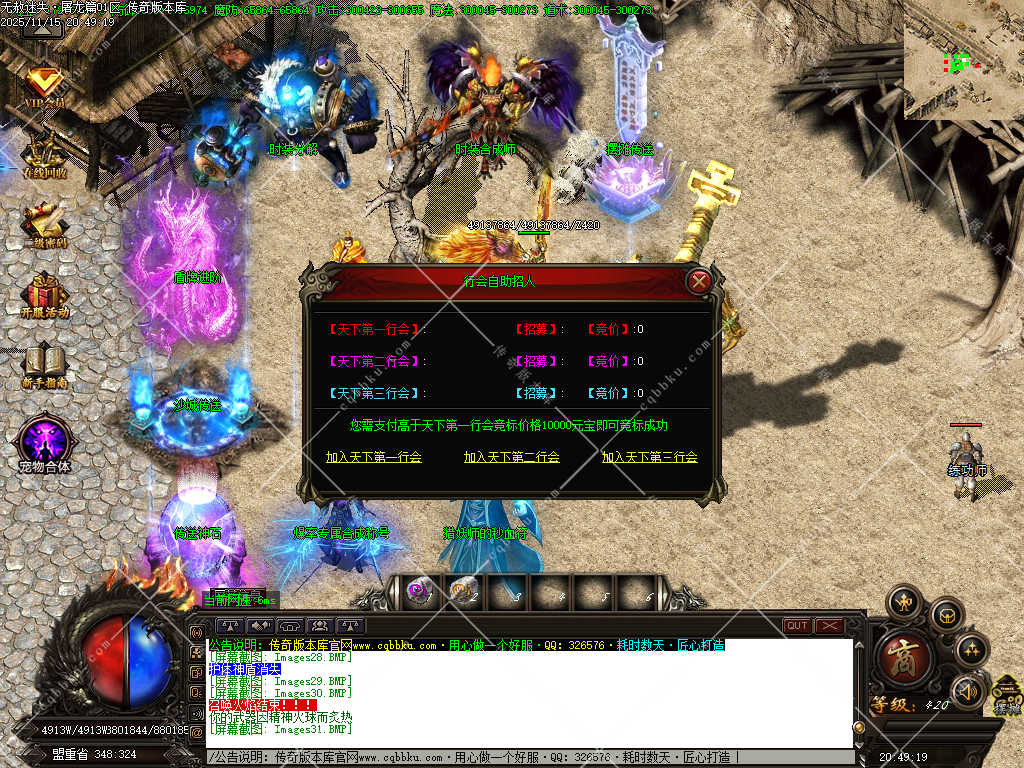Toggle the sound speaker button
Screen dimensions: 1024x768
click(x=968, y=691)
